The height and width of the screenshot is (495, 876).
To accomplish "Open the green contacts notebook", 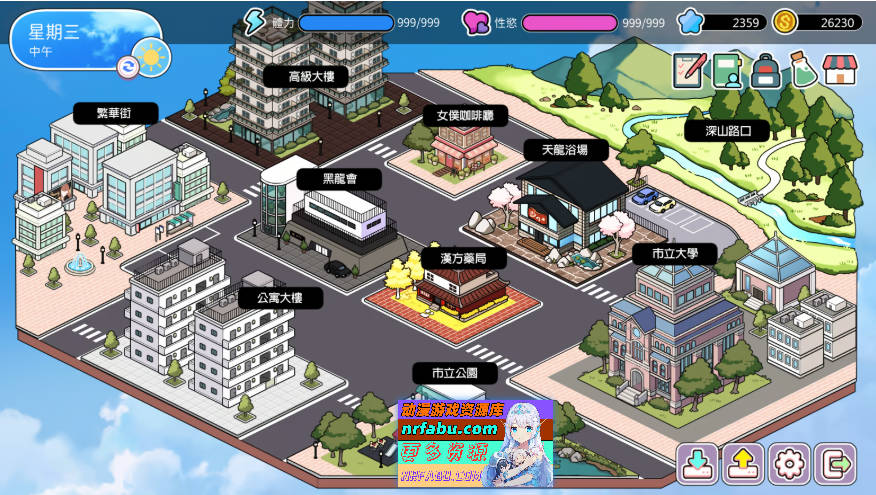I will [727, 70].
